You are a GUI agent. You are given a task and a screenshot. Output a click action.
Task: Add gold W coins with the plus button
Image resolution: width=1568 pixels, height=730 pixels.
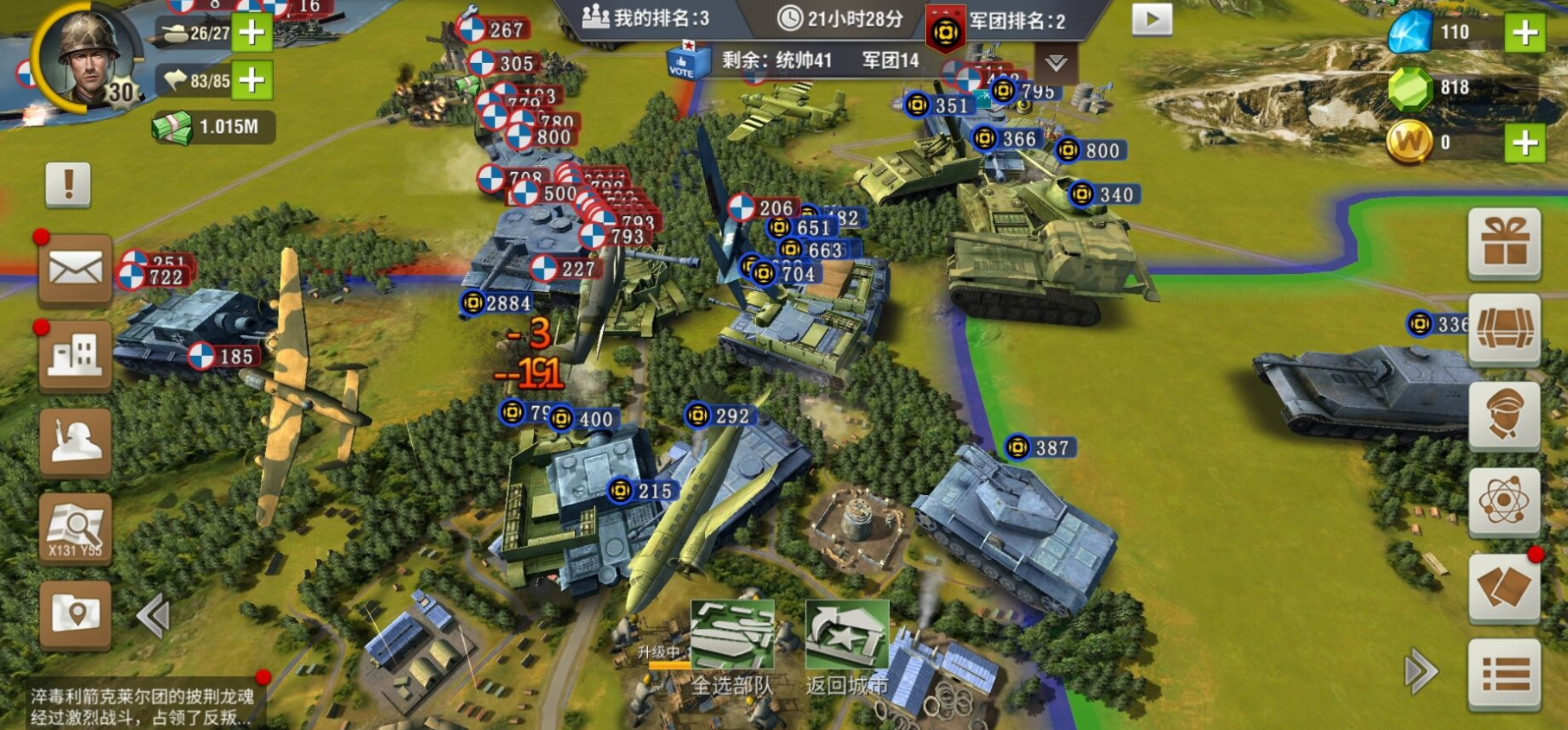[x=1525, y=143]
